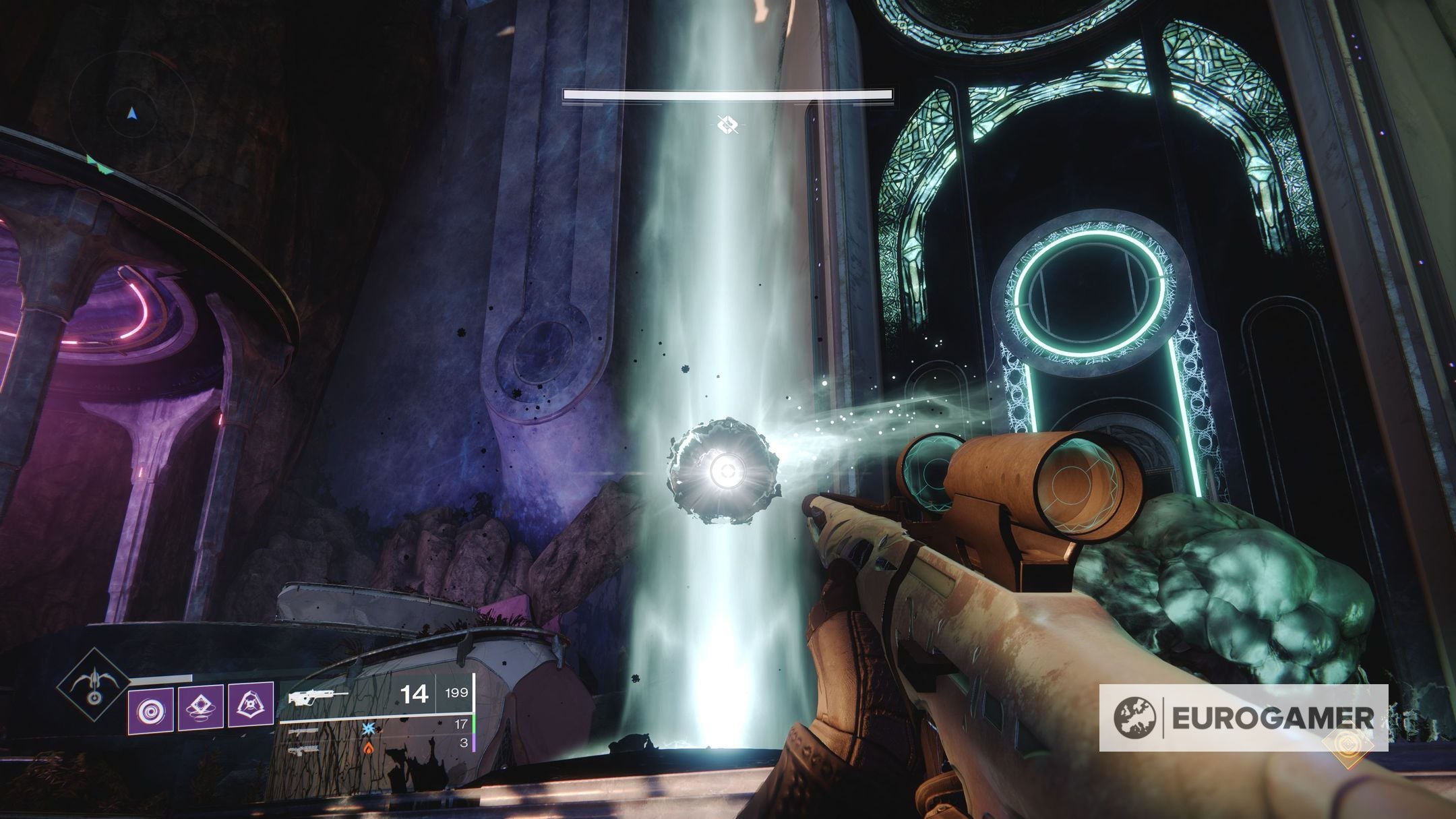1456x819 pixels.
Task: Open the Eurogamer watermark logo
Action: pyautogui.click(x=1242, y=717)
